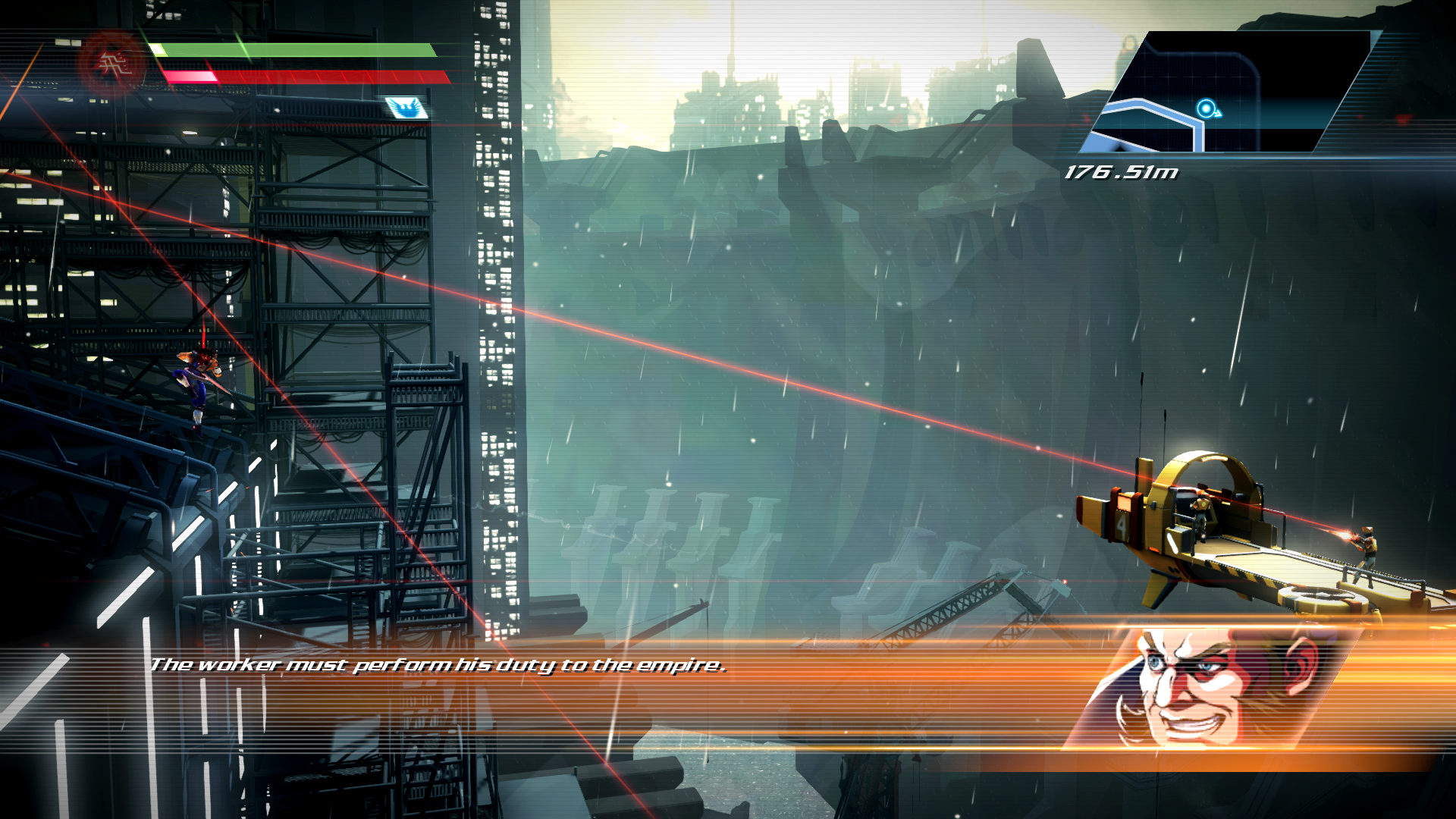The height and width of the screenshot is (819, 1456).
Task: Click the red kanji emblem icon
Action: [x=112, y=64]
